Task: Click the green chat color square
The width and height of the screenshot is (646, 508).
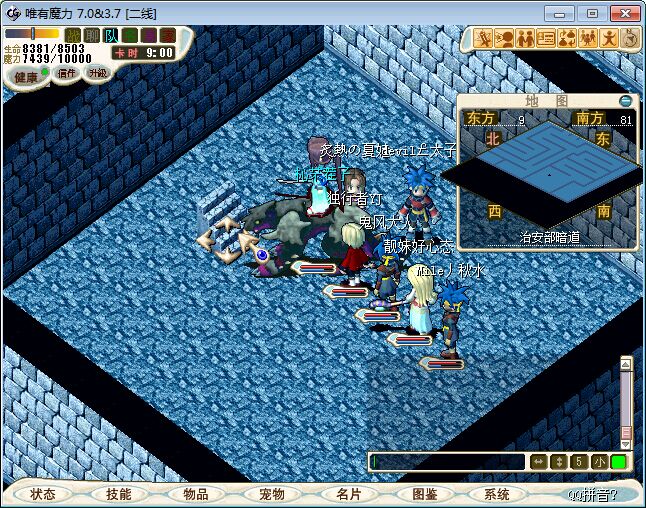Action: pyautogui.click(x=619, y=462)
